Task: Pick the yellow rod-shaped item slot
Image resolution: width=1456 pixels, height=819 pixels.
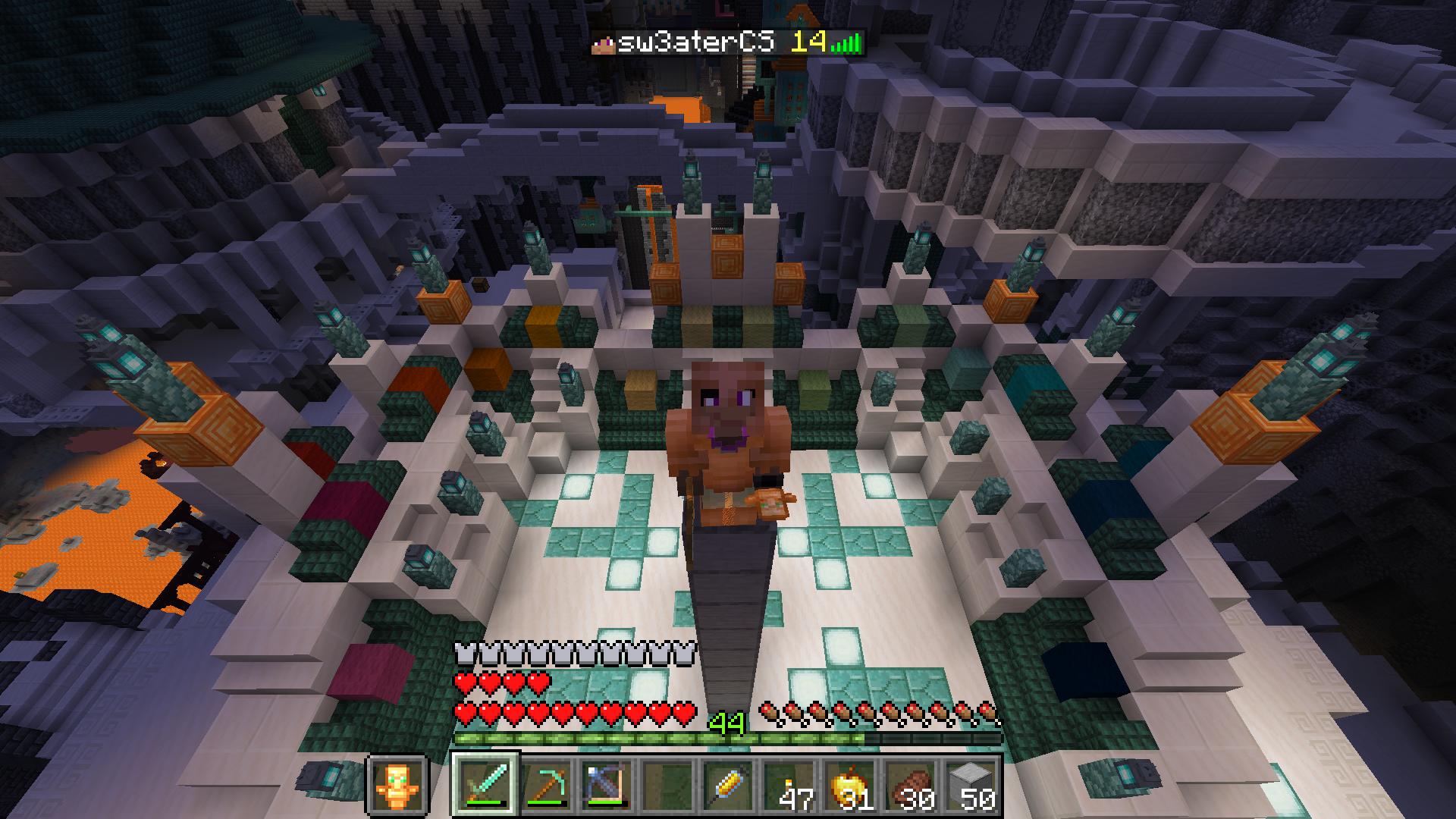Action: (x=728, y=784)
